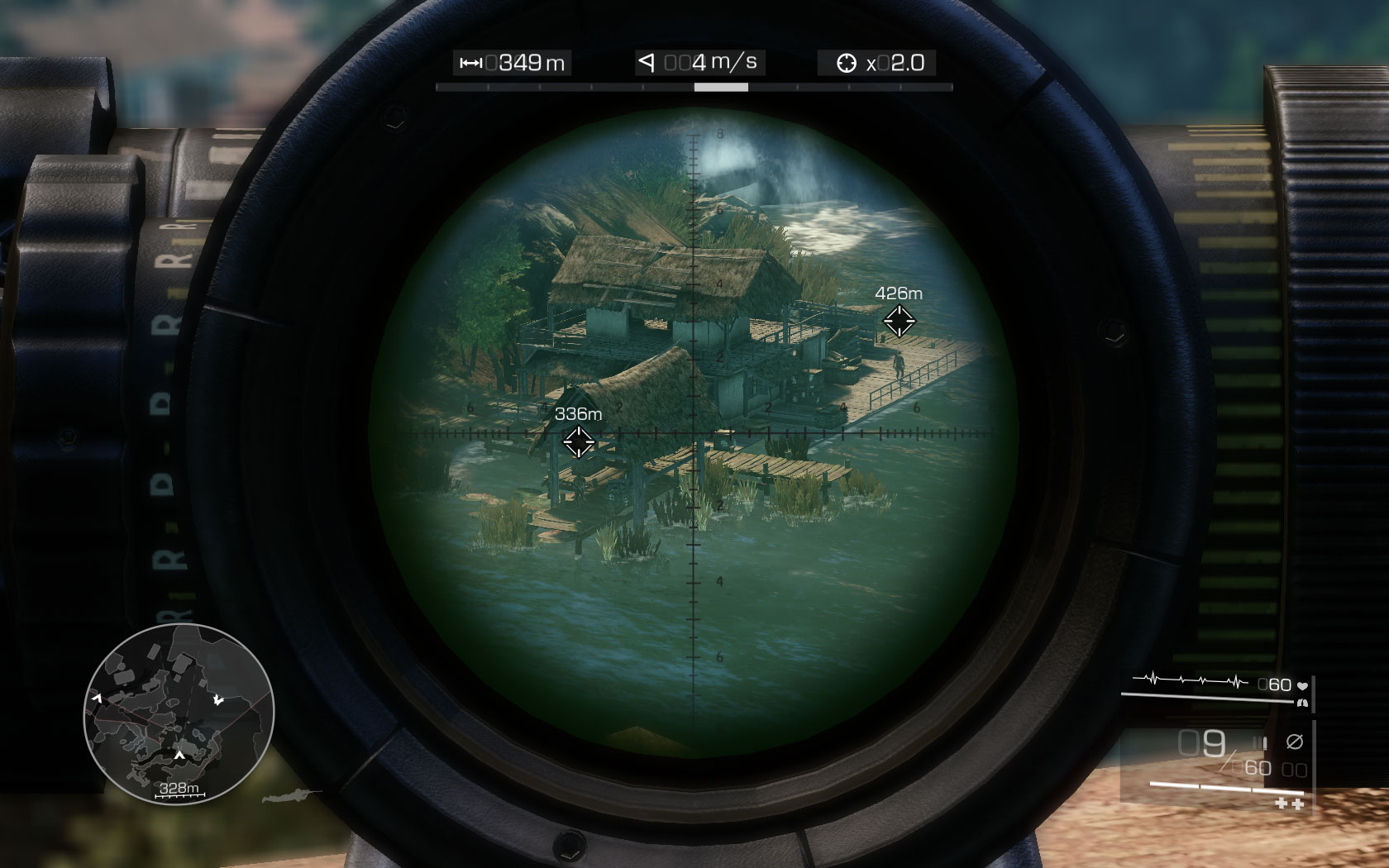Click the highlighted segment of the zoom slider bar
Screen dimensions: 1389x868
[722, 86]
